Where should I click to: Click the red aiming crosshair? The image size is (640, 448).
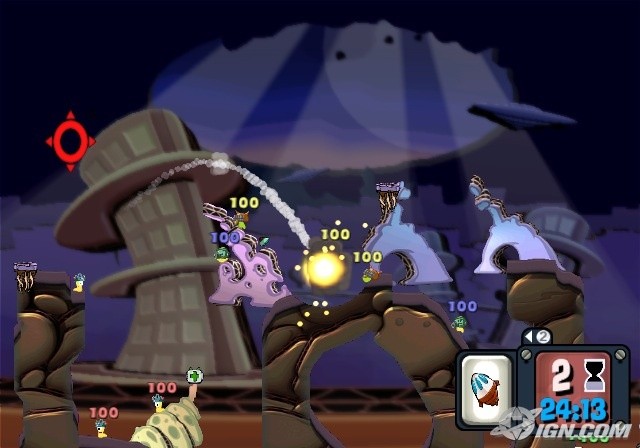[x=70, y=141]
